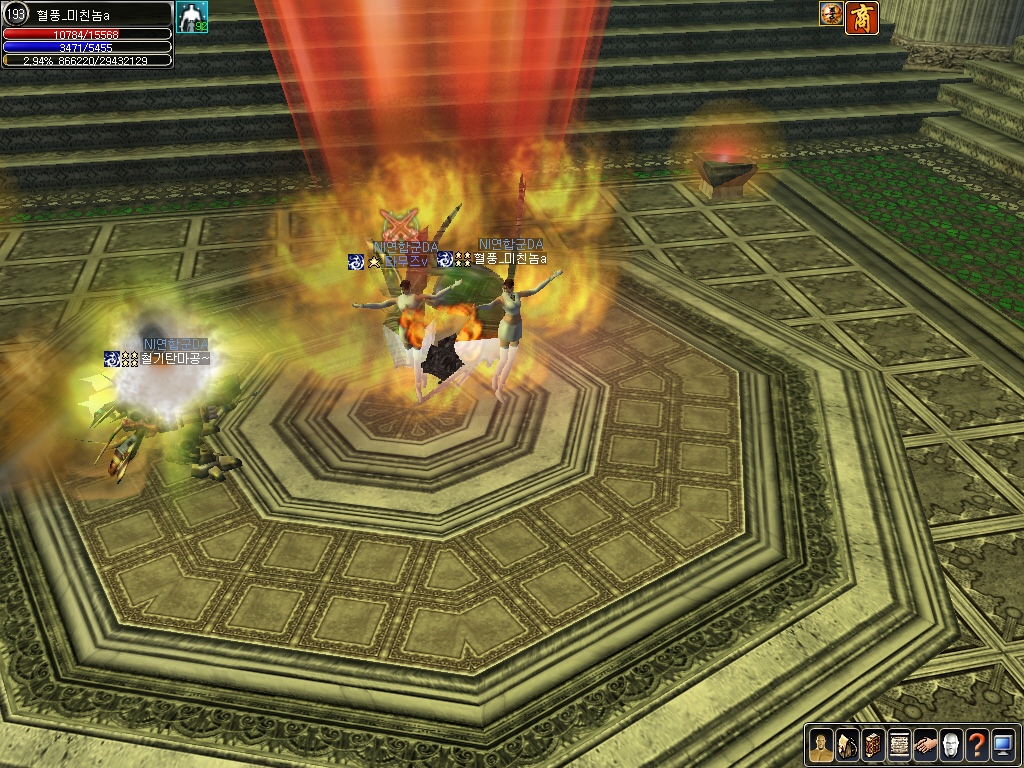Click the white mask face icon
The image size is (1024, 768).
click(x=951, y=745)
